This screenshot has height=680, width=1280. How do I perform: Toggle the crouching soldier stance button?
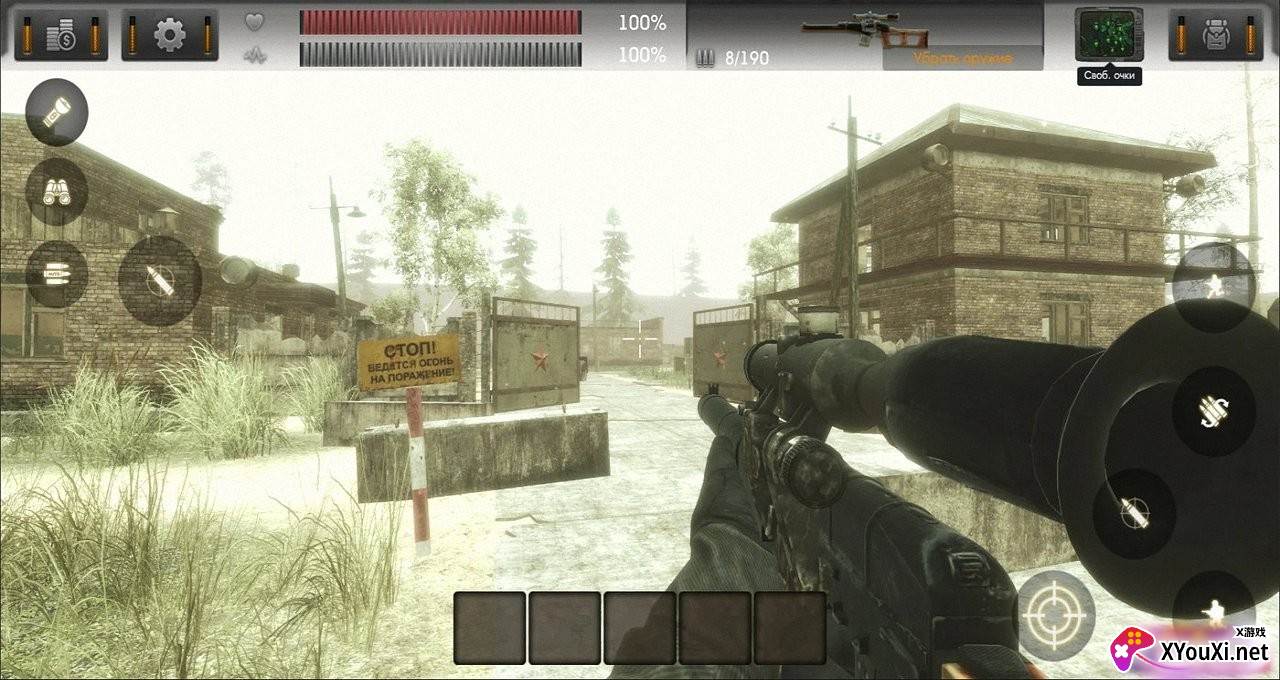[1214, 610]
